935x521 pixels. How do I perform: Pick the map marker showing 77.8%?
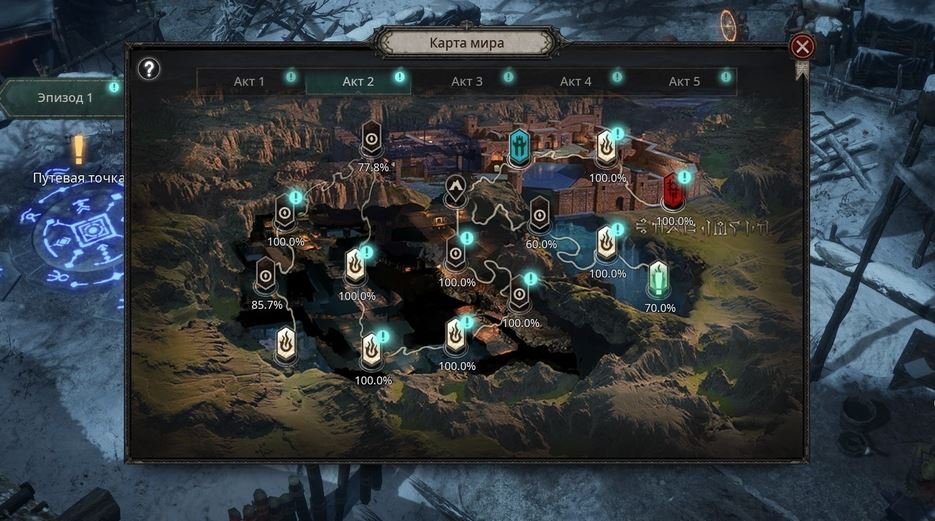click(372, 139)
